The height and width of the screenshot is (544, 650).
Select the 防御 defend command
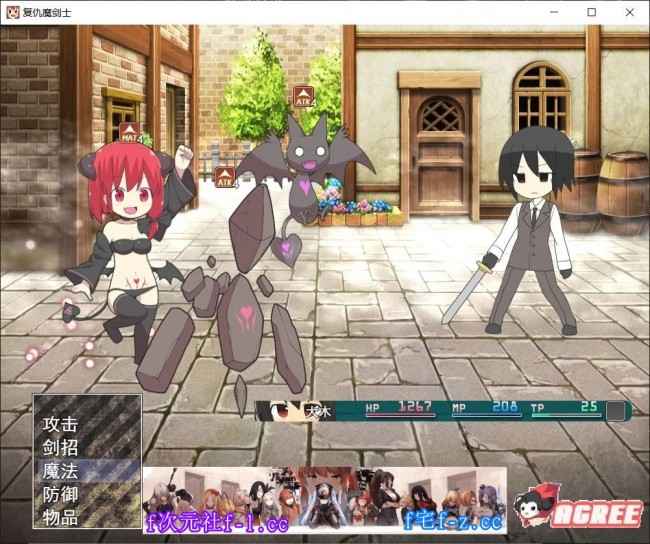tap(61, 493)
